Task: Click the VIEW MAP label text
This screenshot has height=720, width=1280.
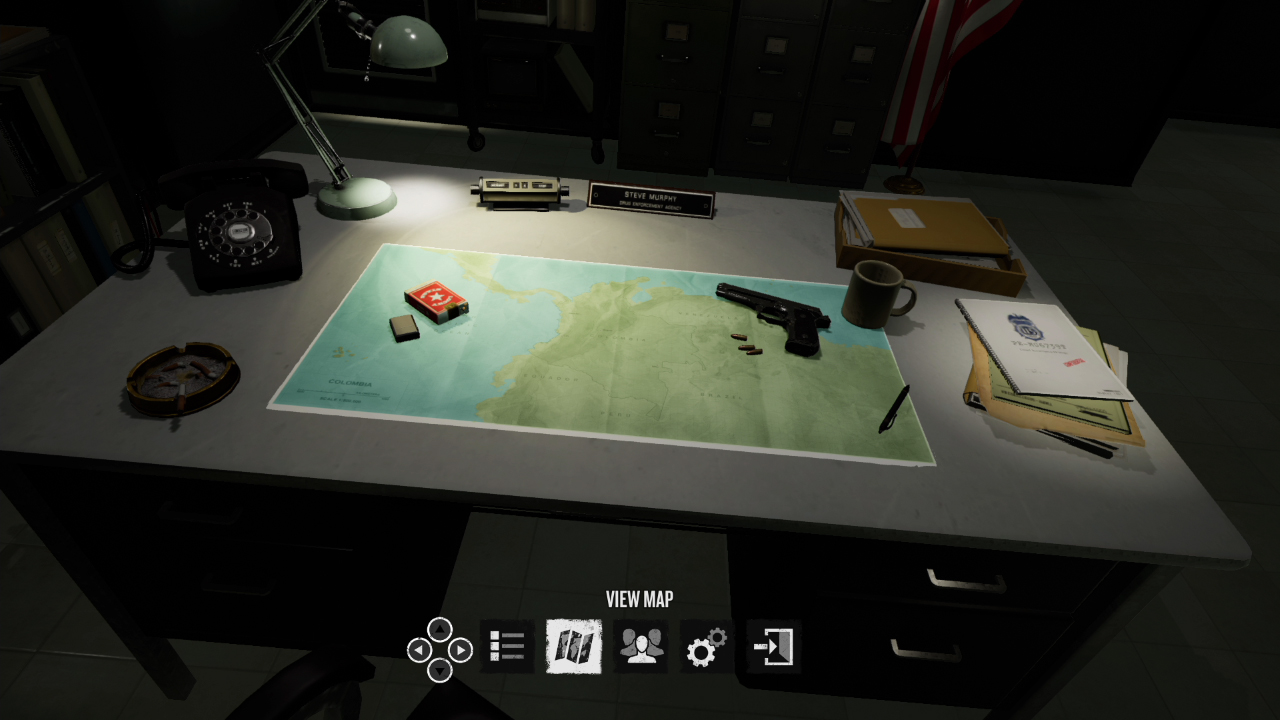Action: [640, 600]
